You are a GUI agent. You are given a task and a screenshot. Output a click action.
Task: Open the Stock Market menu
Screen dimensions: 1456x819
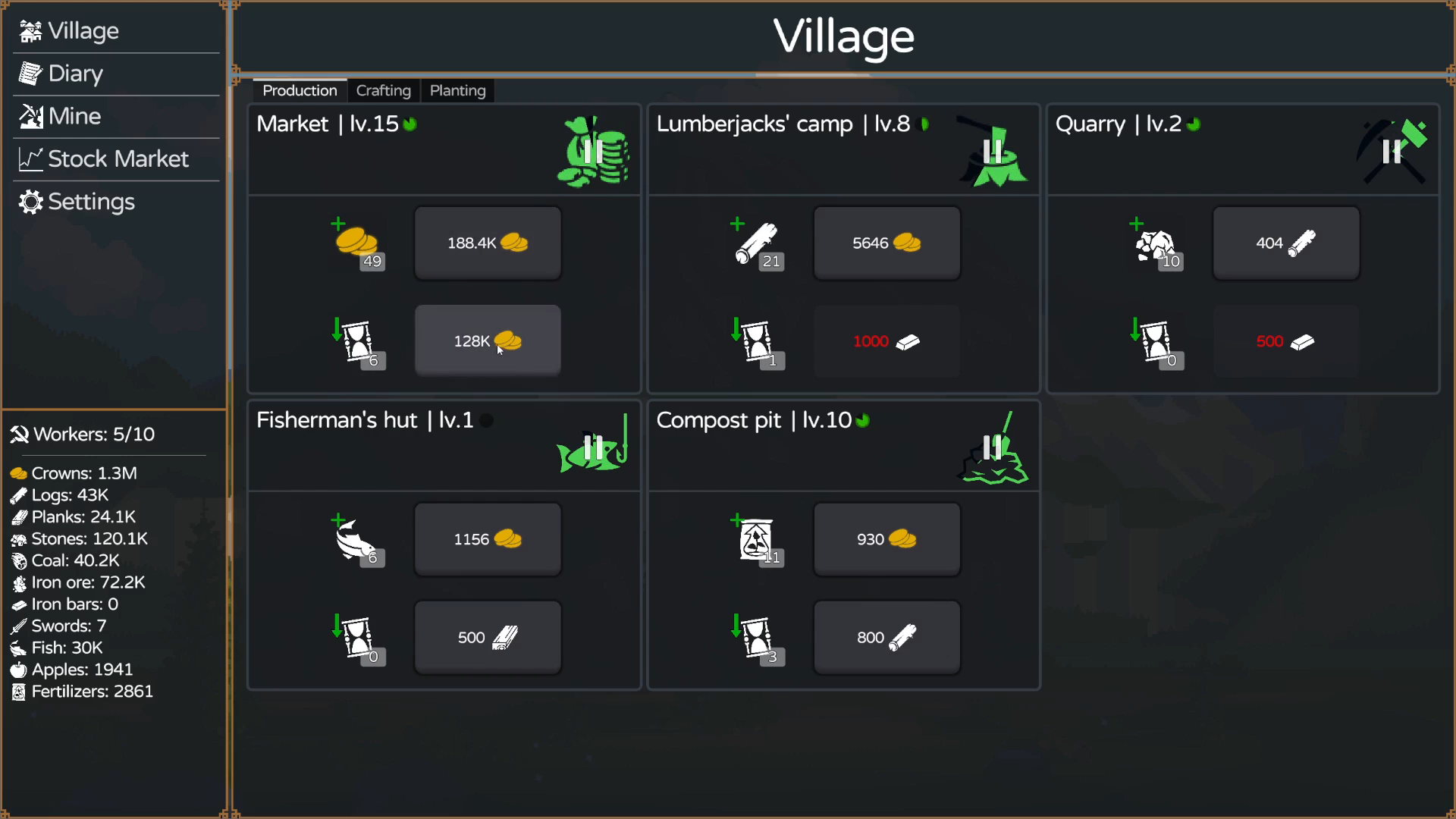(118, 158)
